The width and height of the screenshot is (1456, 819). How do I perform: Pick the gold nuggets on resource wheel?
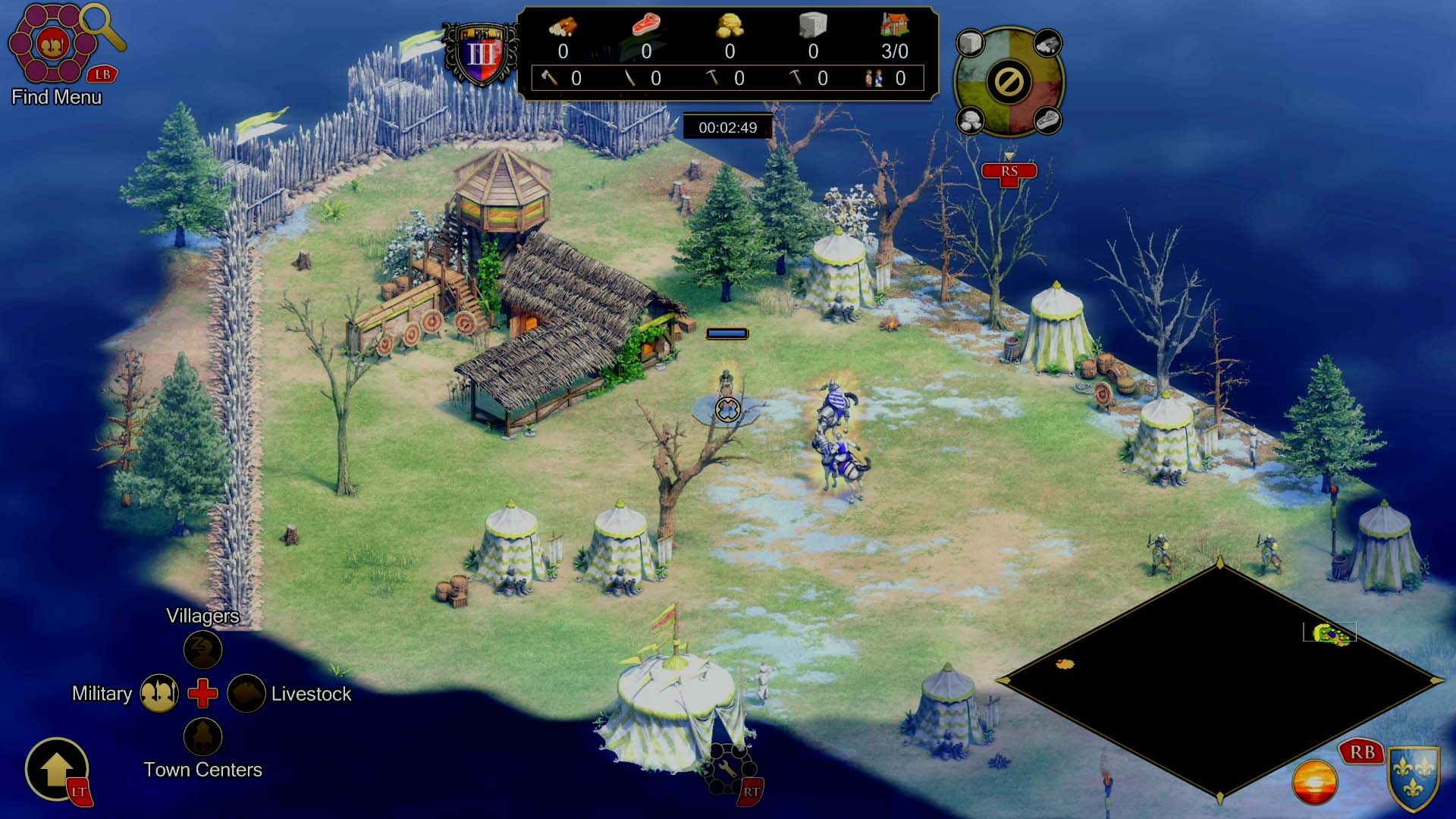pyautogui.click(x=970, y=120)
